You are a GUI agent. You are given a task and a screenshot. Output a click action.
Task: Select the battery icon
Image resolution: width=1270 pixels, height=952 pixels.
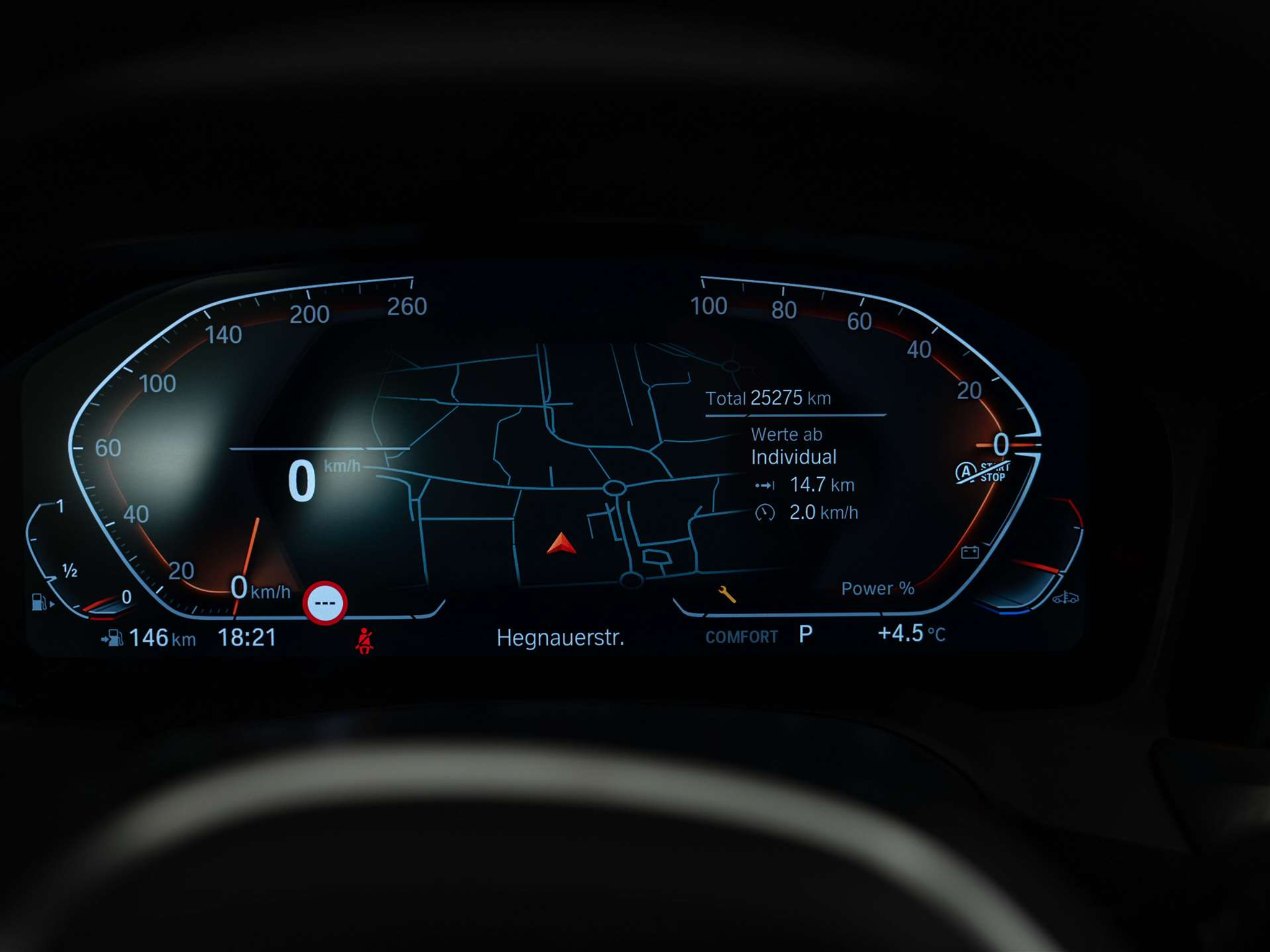970,552
